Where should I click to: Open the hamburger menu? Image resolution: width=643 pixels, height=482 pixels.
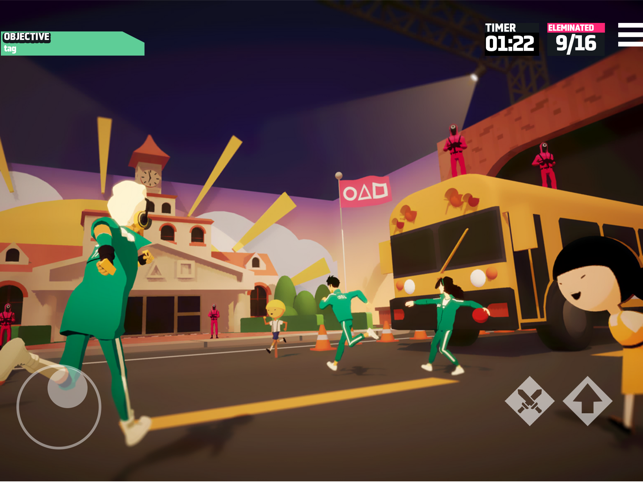[630, 35]
